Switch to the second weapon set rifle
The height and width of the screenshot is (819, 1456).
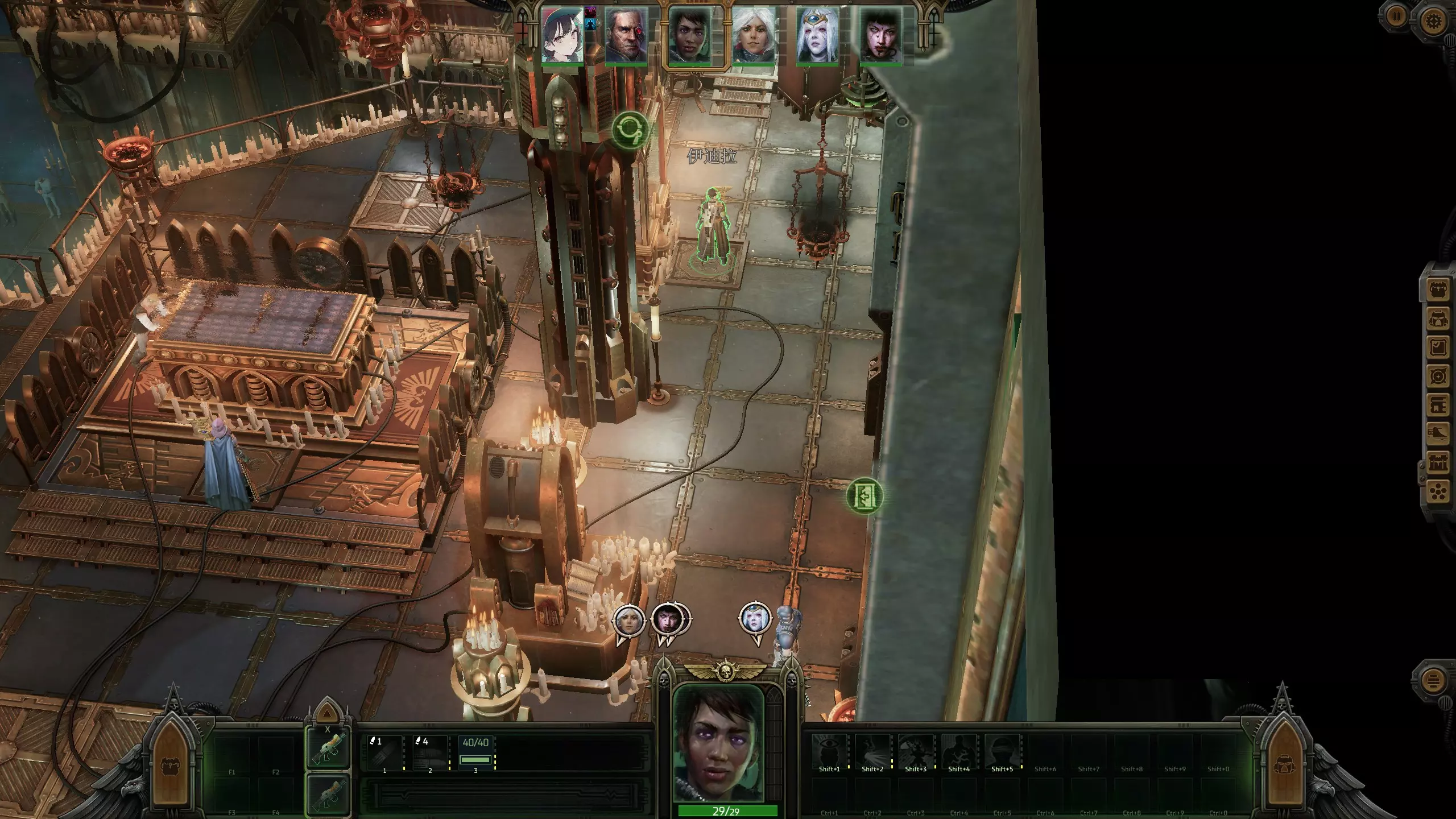click(x=328, y=795)
